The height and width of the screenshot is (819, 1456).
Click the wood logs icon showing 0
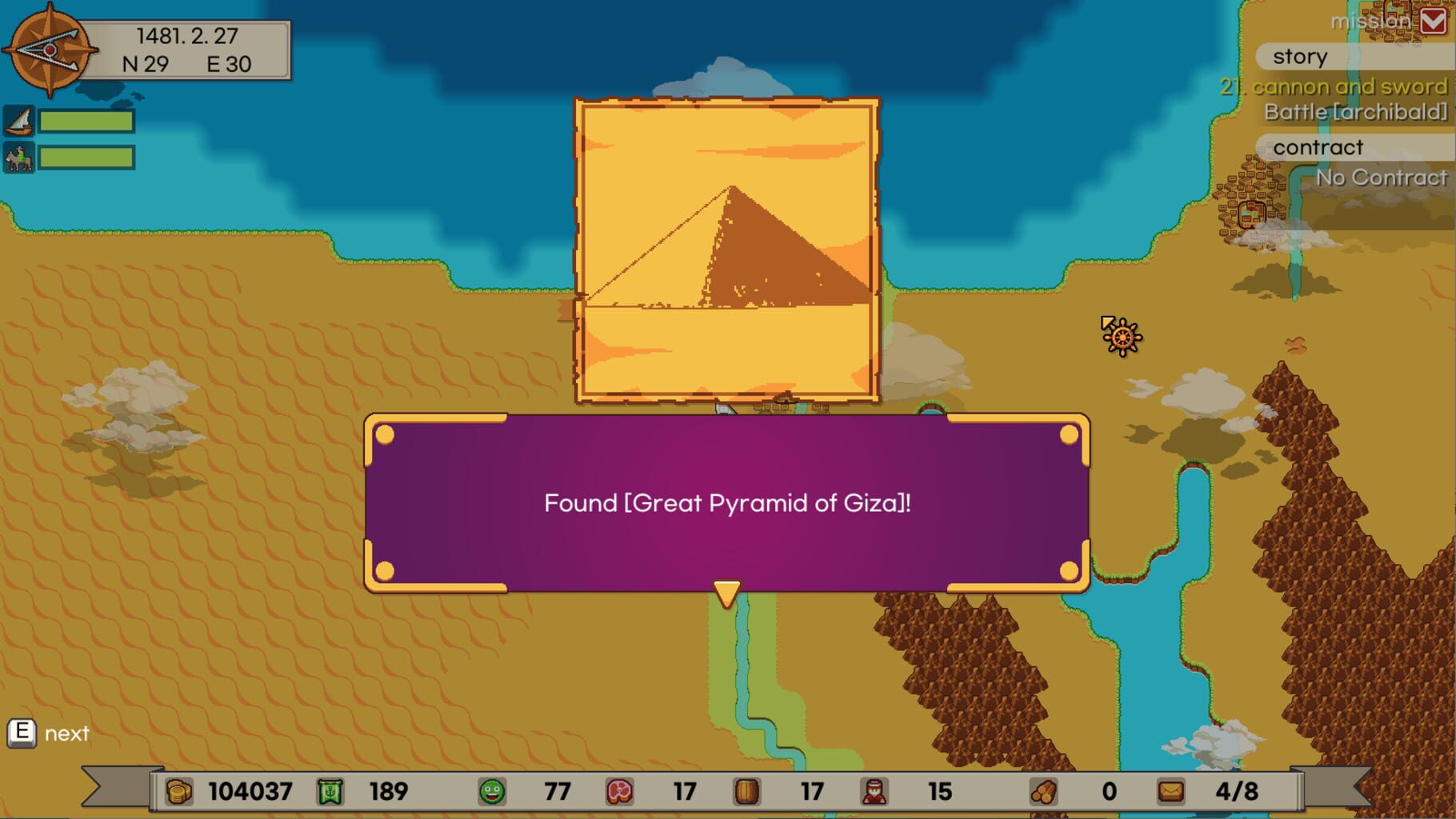point(1042,792)
